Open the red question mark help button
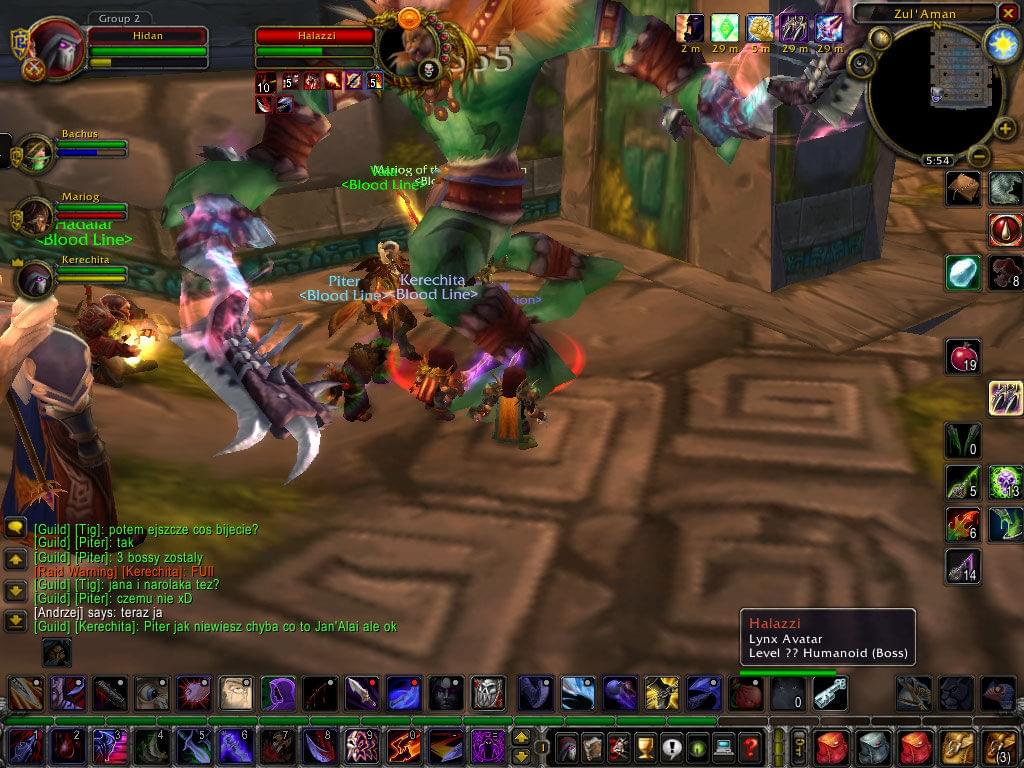The height and width of the screenshot is (768, 1024). [749, 746]
